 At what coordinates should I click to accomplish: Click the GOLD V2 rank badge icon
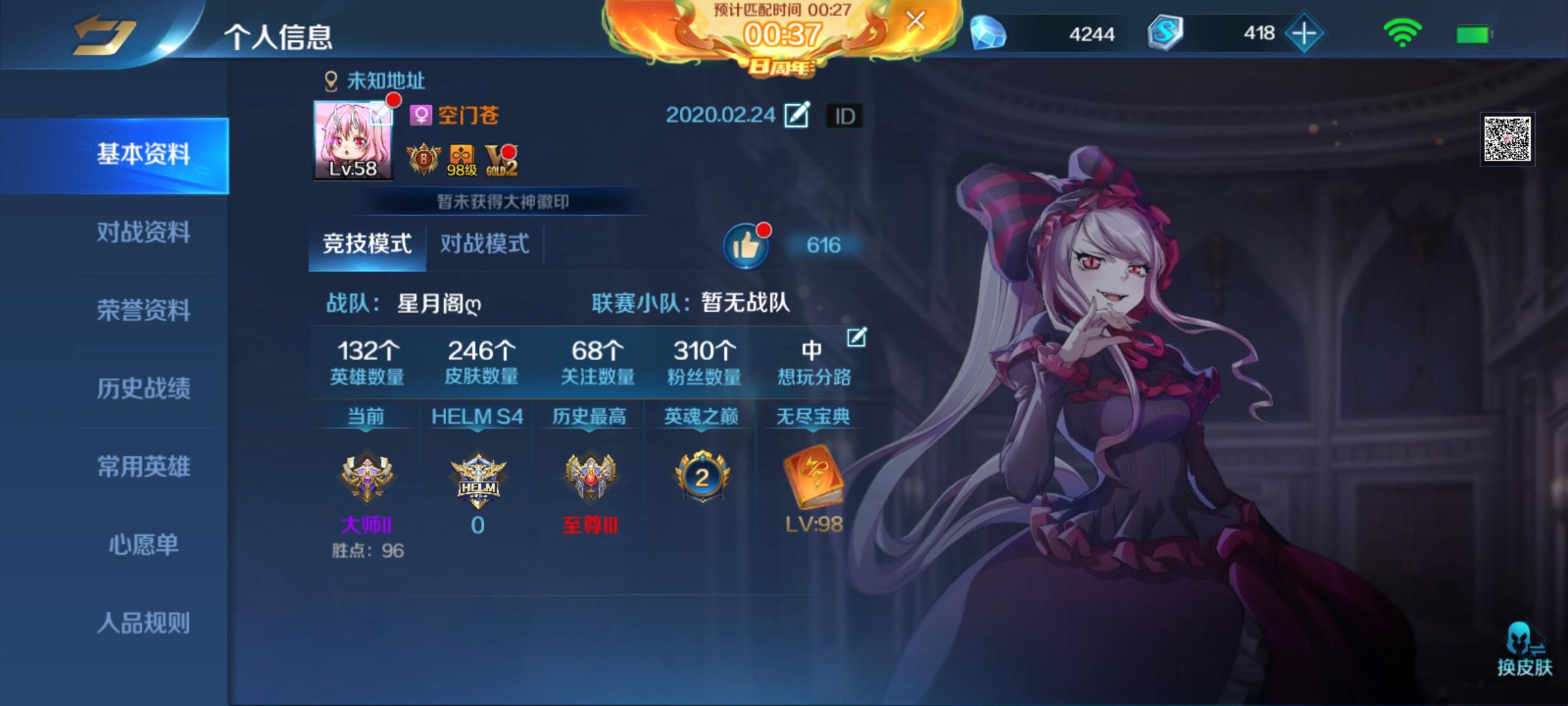click(500, 160)
